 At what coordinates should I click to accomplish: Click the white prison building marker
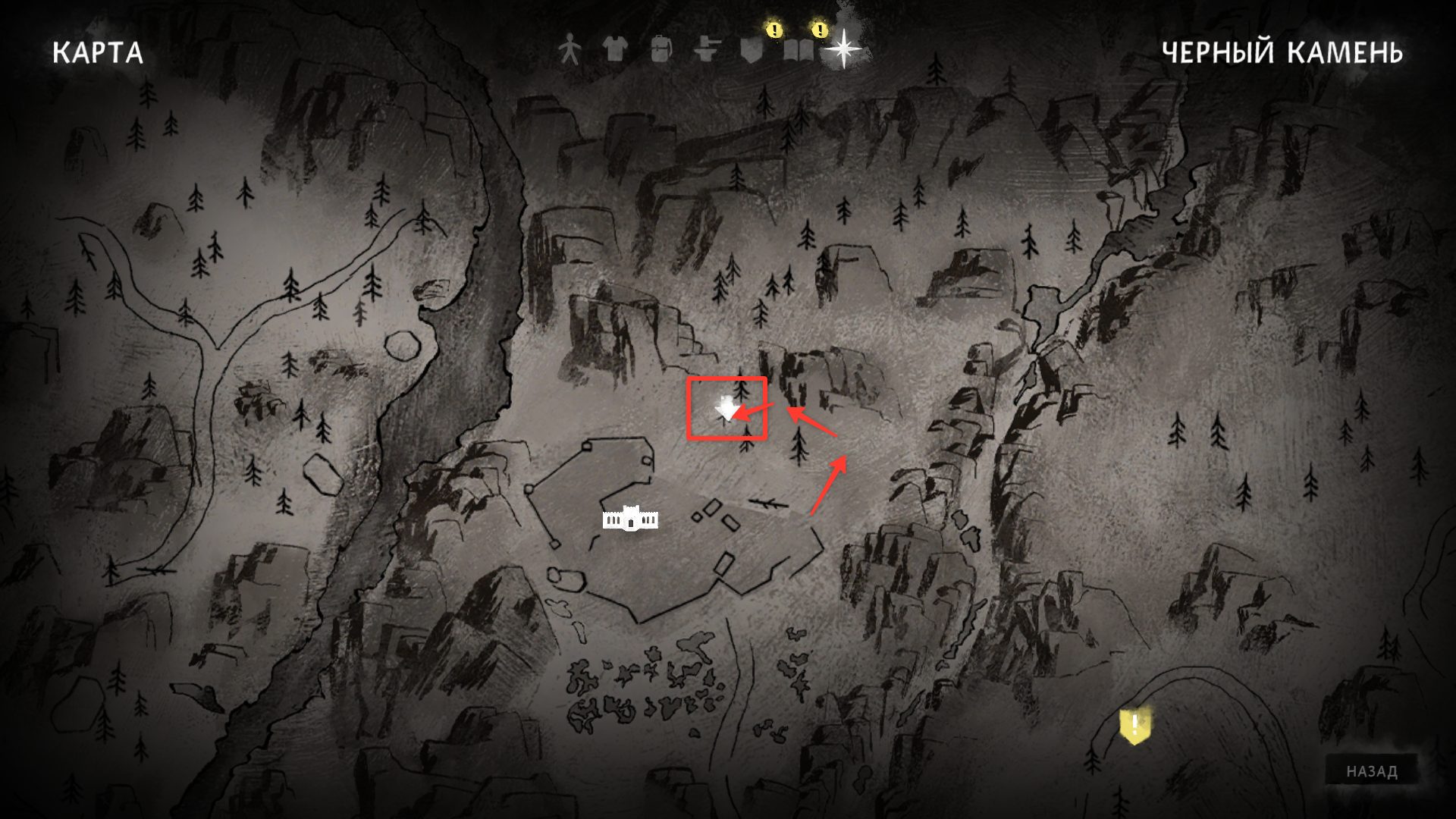630,519
